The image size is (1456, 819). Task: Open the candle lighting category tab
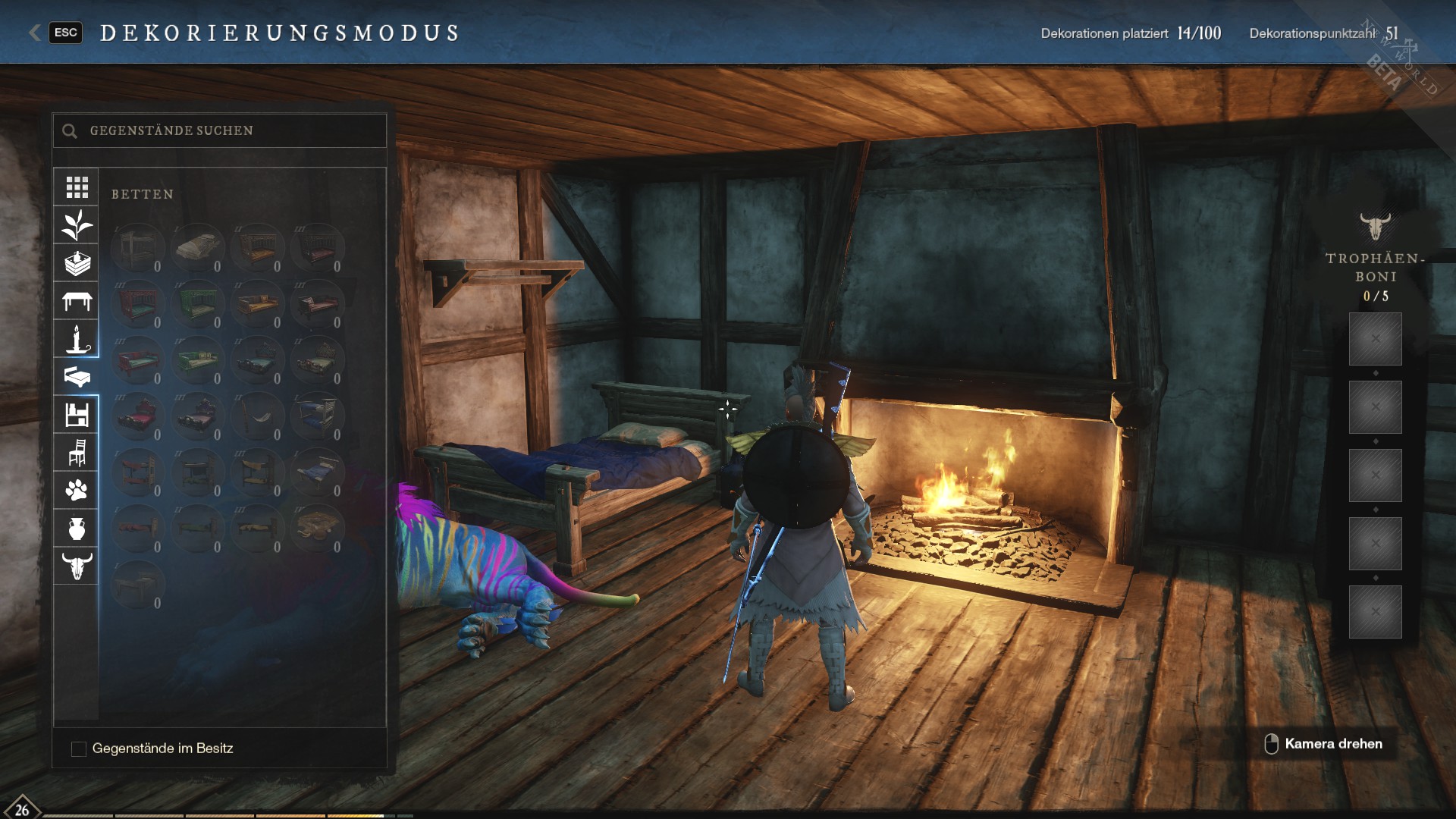tap(77, 339)
